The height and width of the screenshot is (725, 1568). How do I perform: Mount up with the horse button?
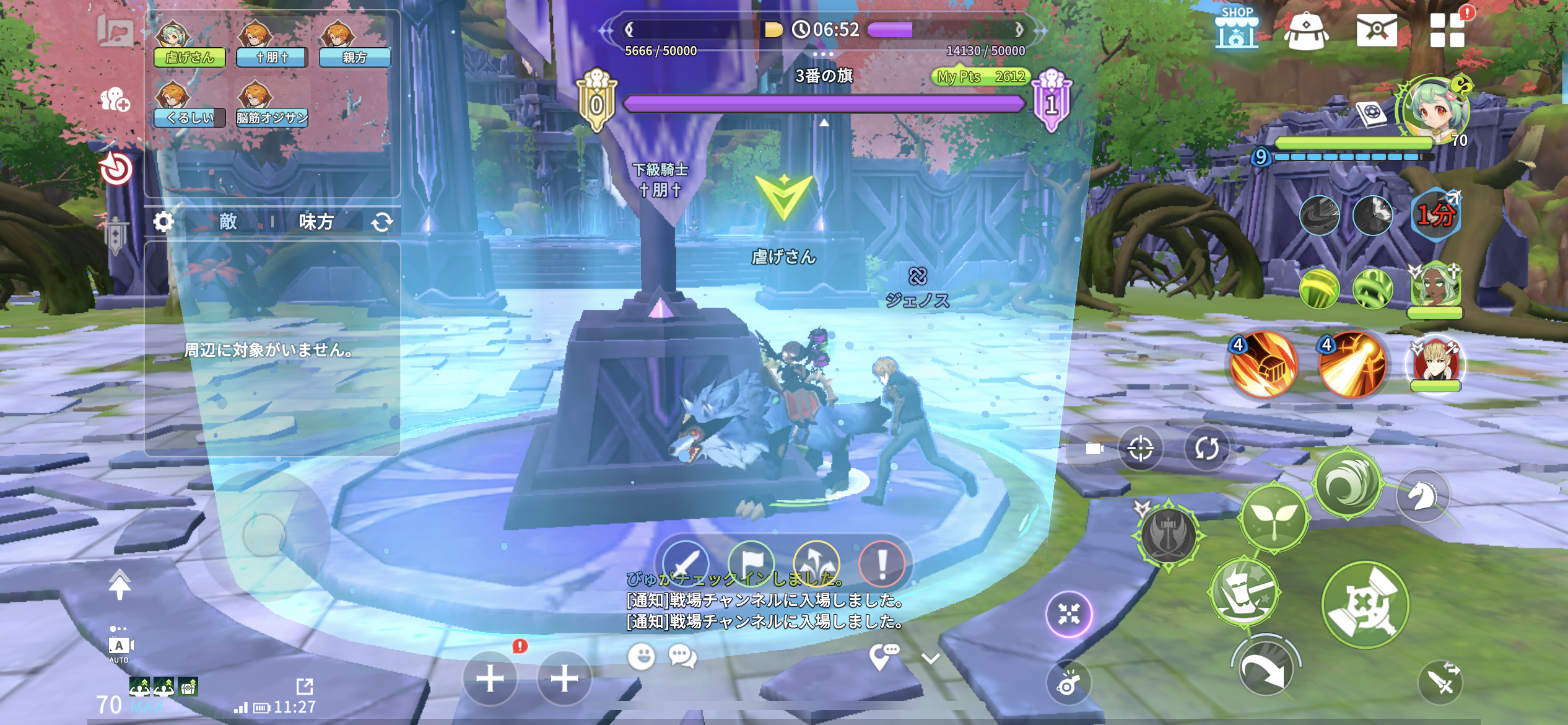1422,496
